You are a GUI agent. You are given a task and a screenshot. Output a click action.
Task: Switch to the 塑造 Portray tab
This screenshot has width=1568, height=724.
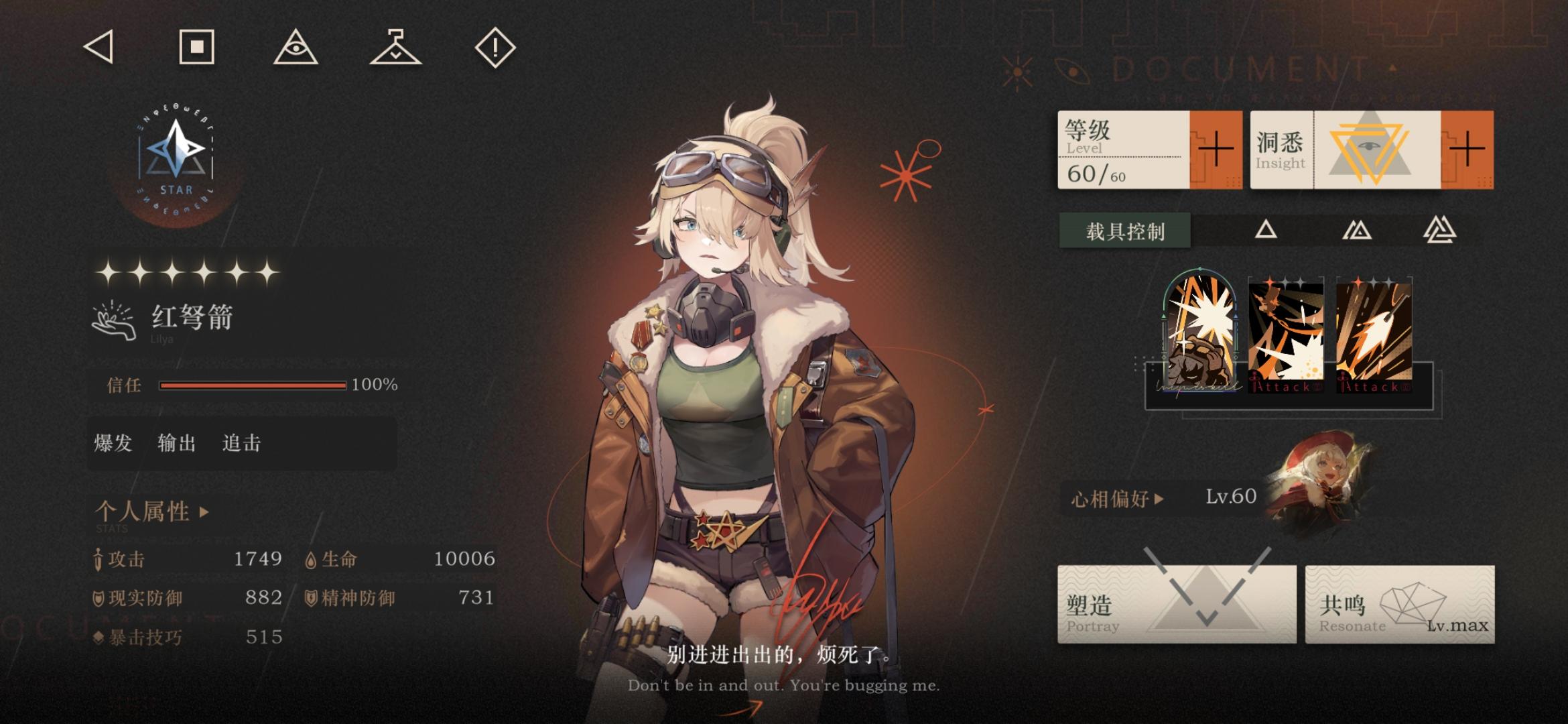1177,605
